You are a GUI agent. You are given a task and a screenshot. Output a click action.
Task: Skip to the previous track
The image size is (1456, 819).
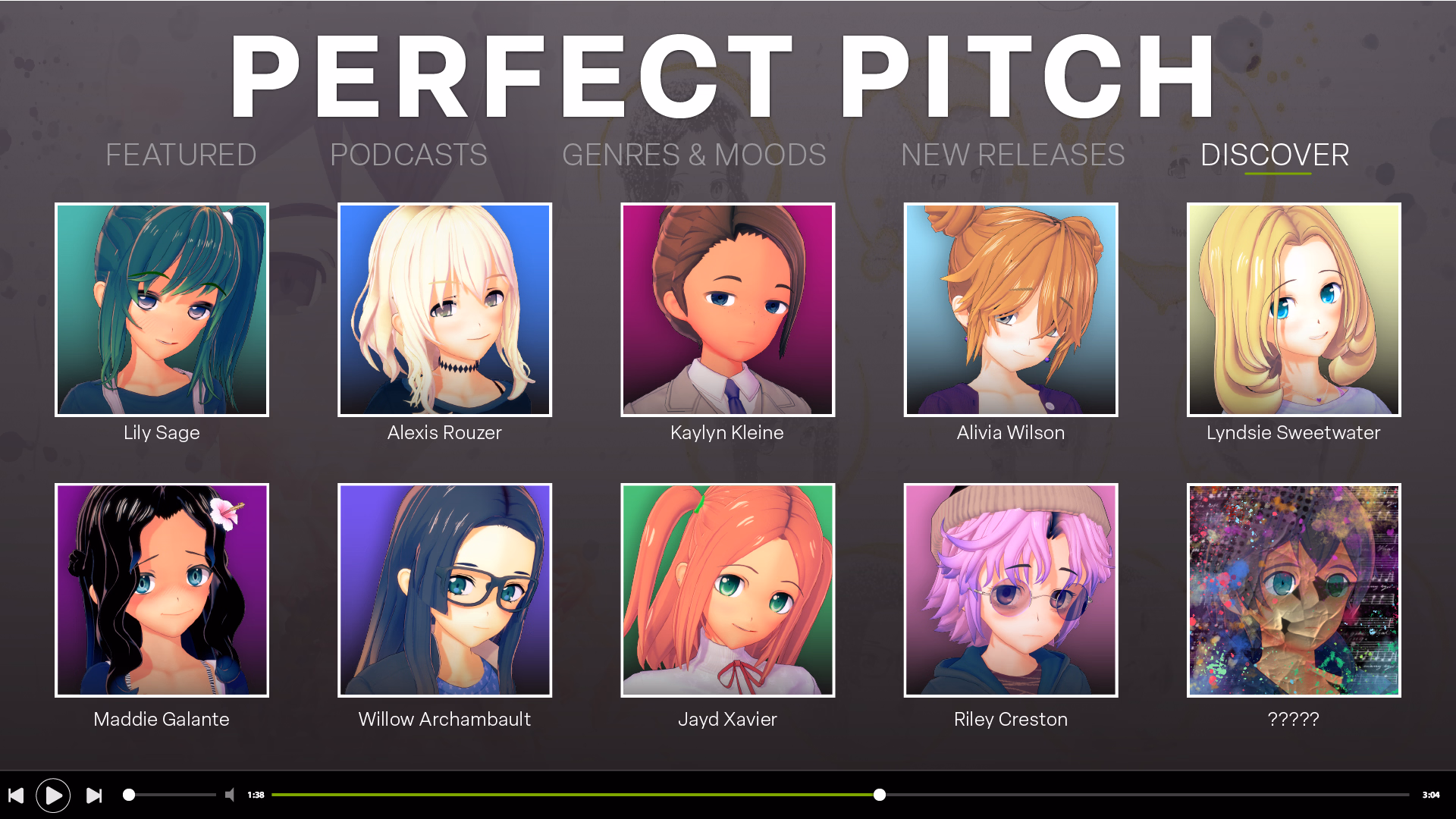tap(17, 795)
